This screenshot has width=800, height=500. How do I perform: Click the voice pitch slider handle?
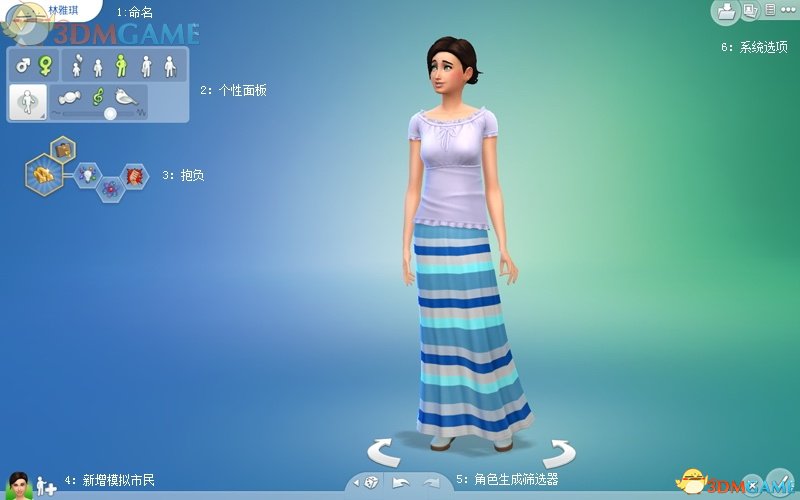tap(110, 113)
